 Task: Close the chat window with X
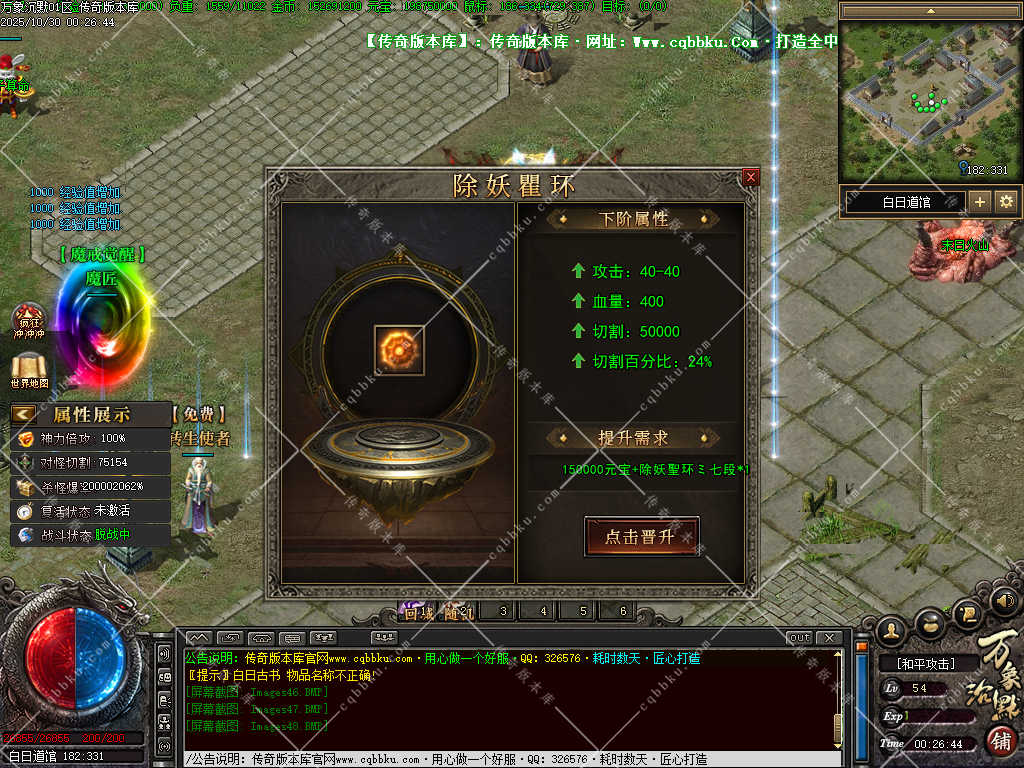click(x=829, y=638)
